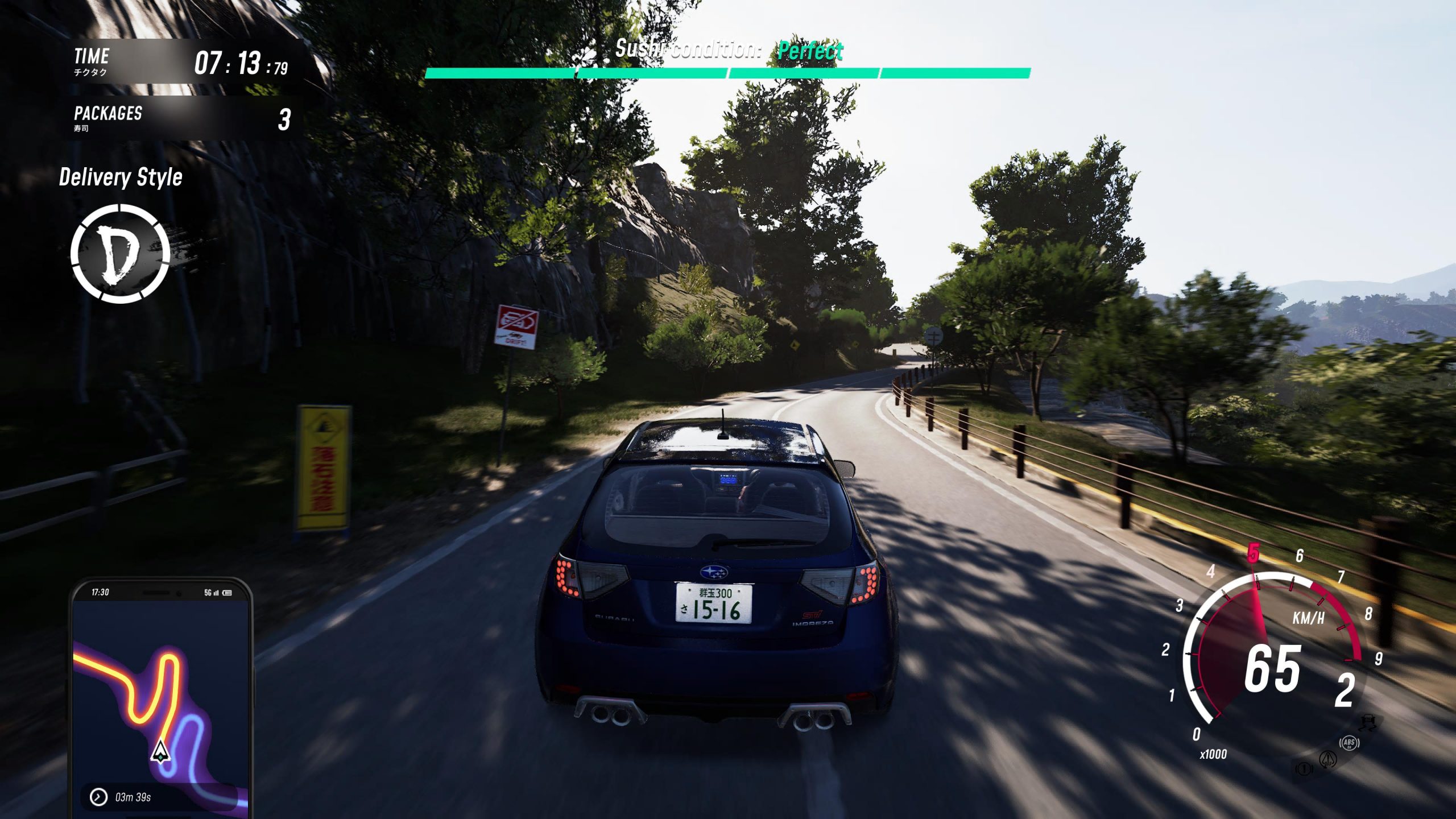This screenshot has width=1456, height=819.
Task: Toggle the ABS ON indicator
Action: point(1349,743)
